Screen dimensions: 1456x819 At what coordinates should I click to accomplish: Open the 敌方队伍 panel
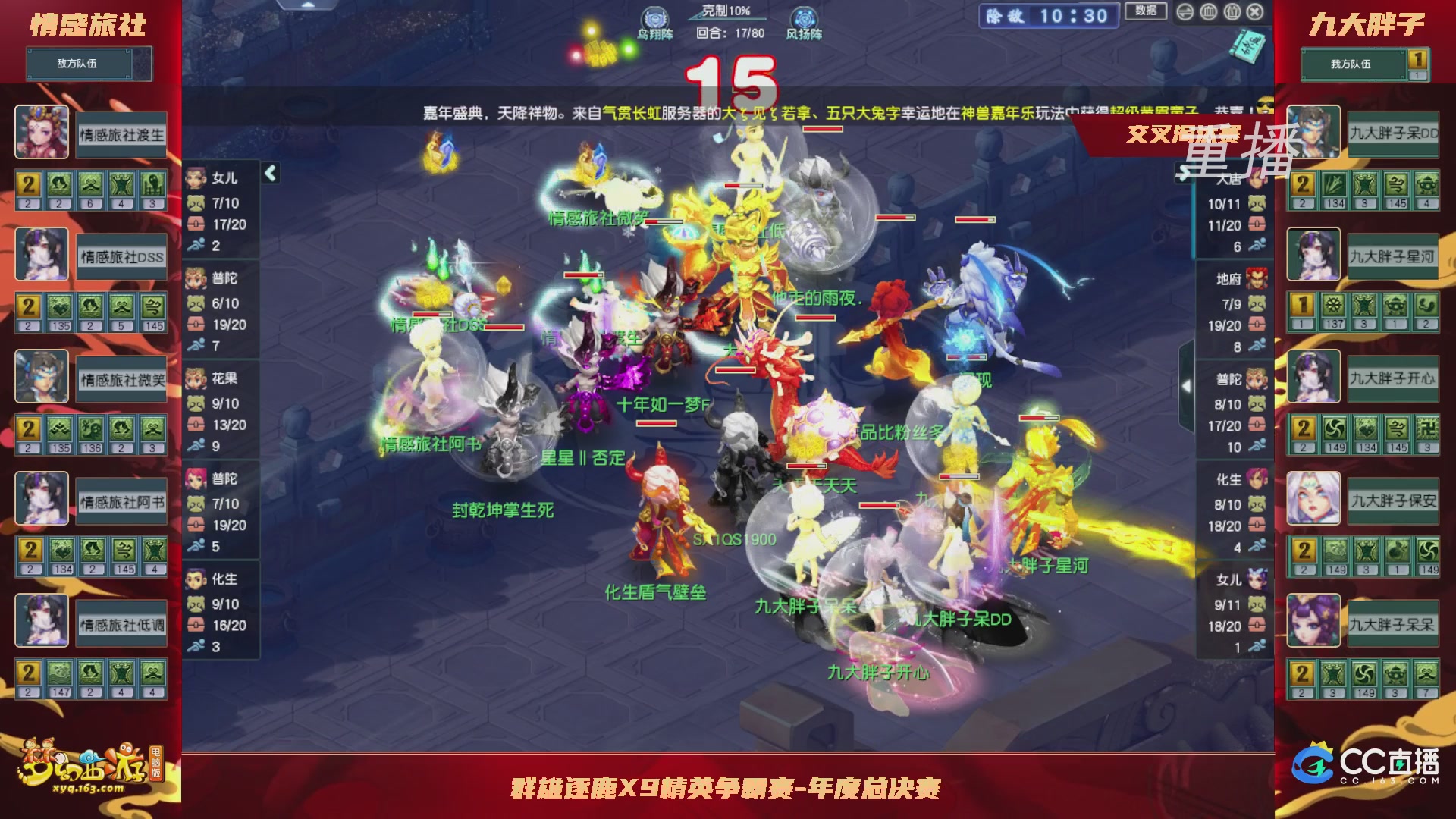80,64
